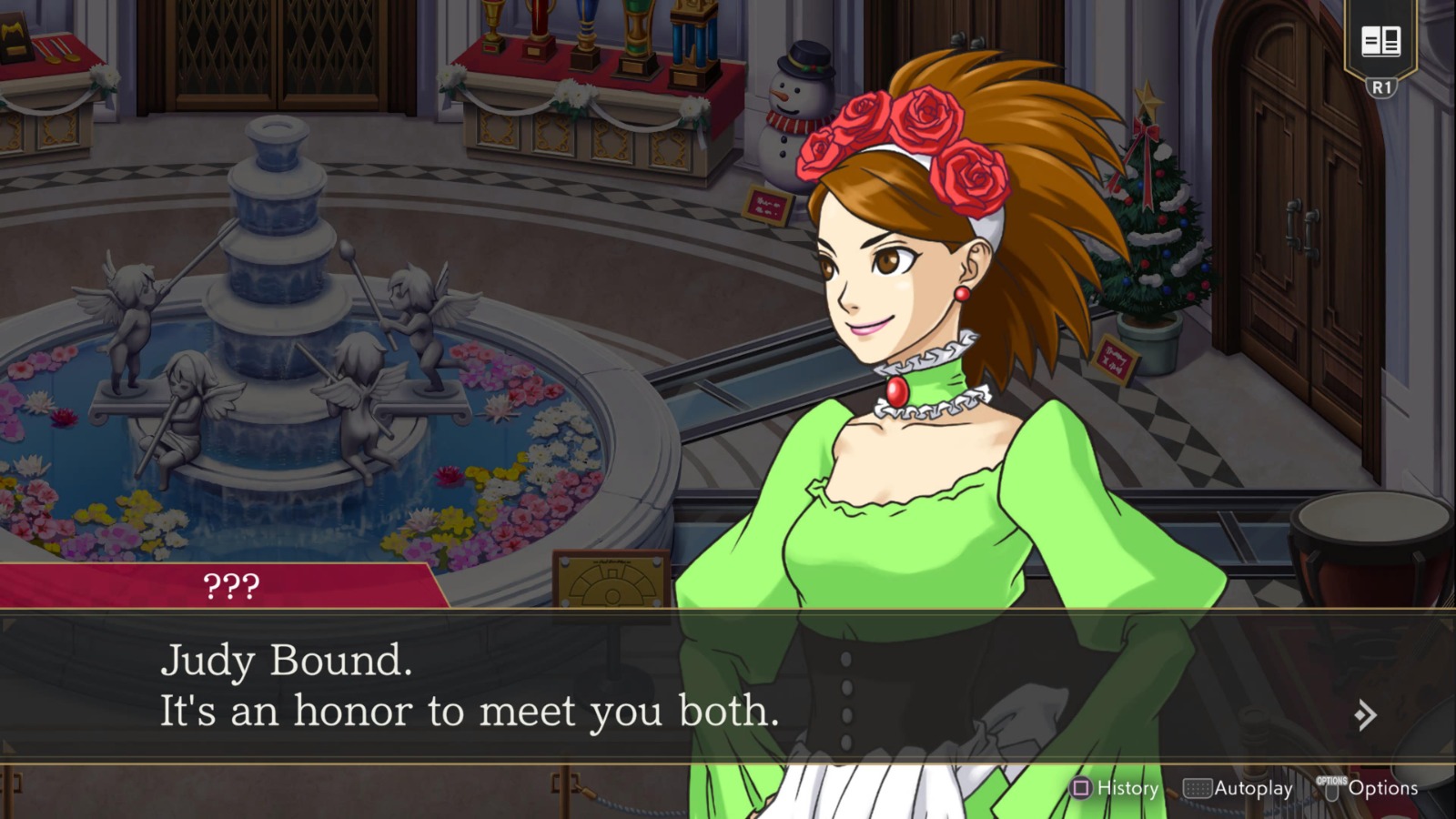The width and height of the screenshot is (1456, 819).
Task: Click the touchpad Autoplay icon
Action: (1198, 788)
